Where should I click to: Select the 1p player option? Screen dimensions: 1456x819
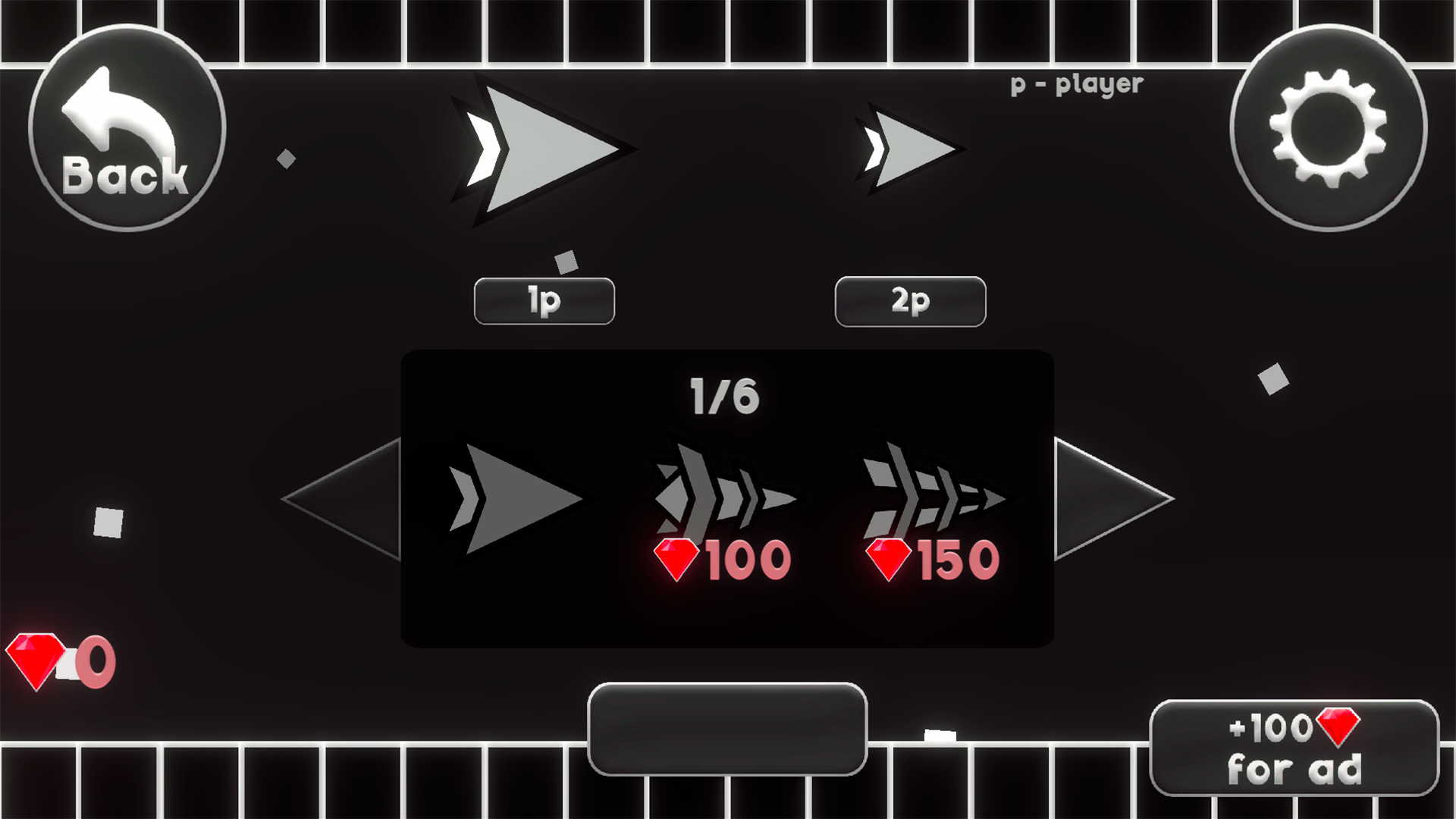tap(544, 300)
